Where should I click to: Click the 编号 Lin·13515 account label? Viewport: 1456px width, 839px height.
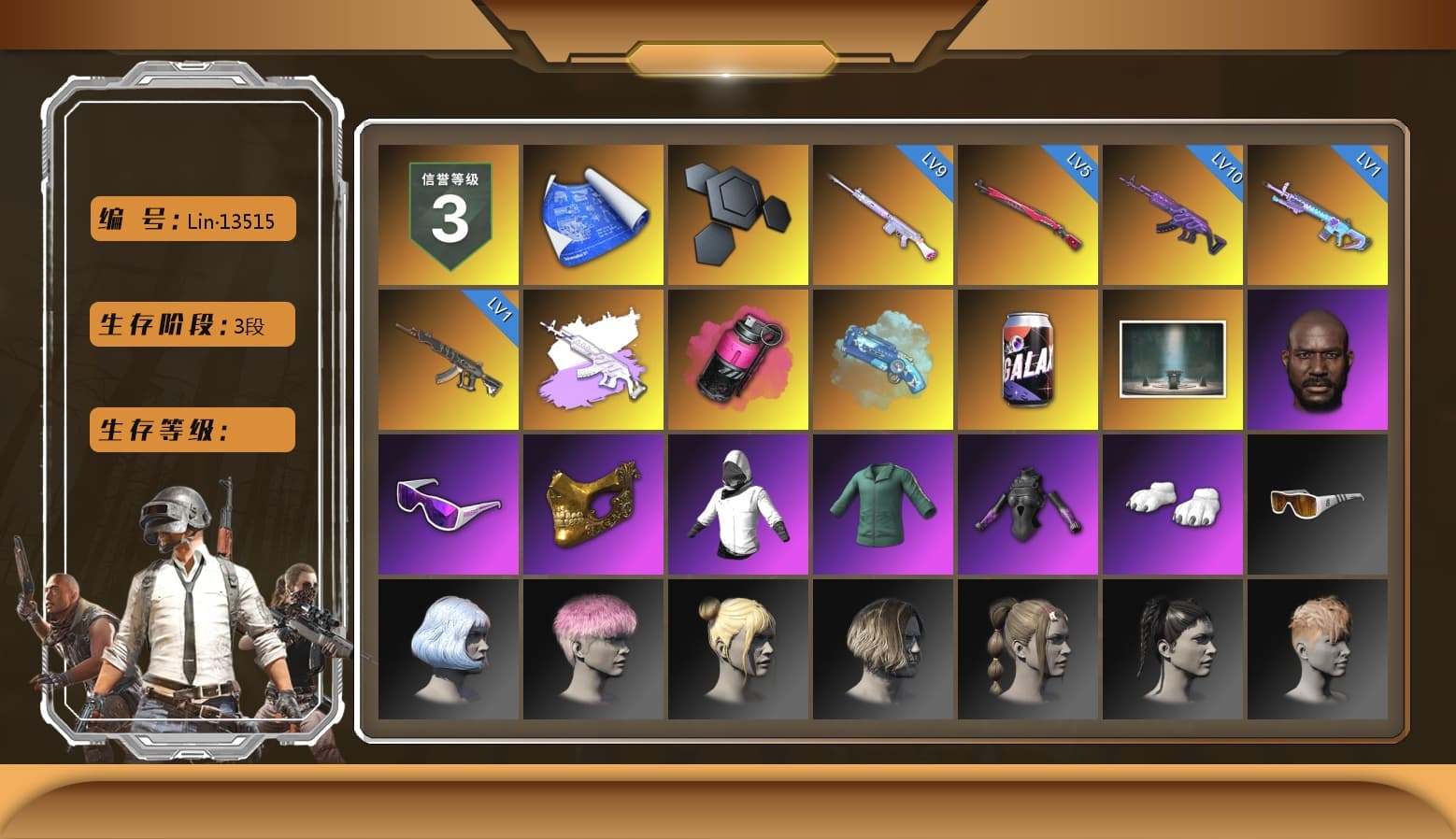191,219
